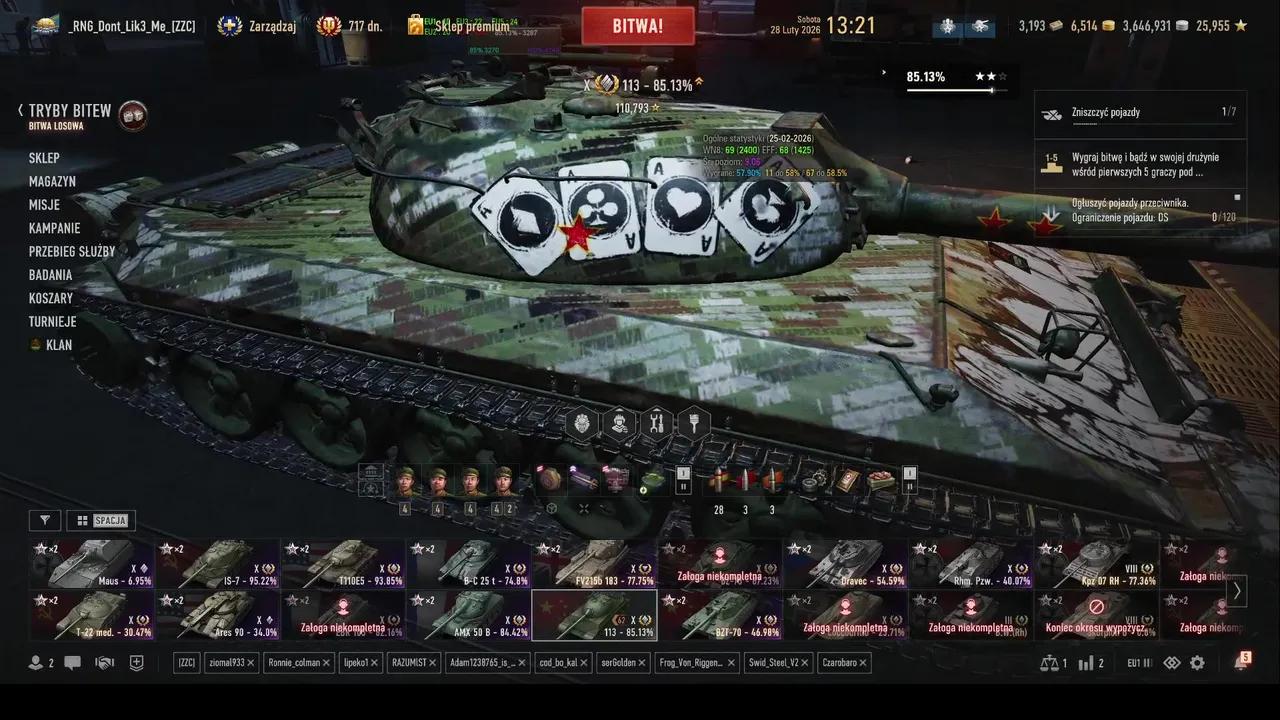This screenshot has height=720, width=1280.
Task: Close the zioma1933 chat tab
Action: (x=251, y=663)
